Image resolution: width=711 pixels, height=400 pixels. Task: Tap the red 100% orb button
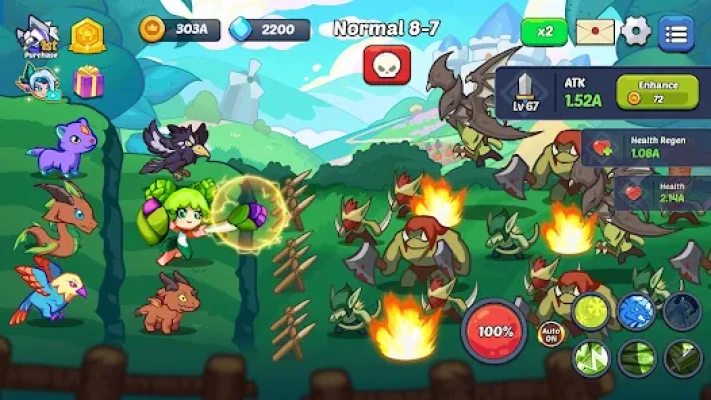[494, 330]
